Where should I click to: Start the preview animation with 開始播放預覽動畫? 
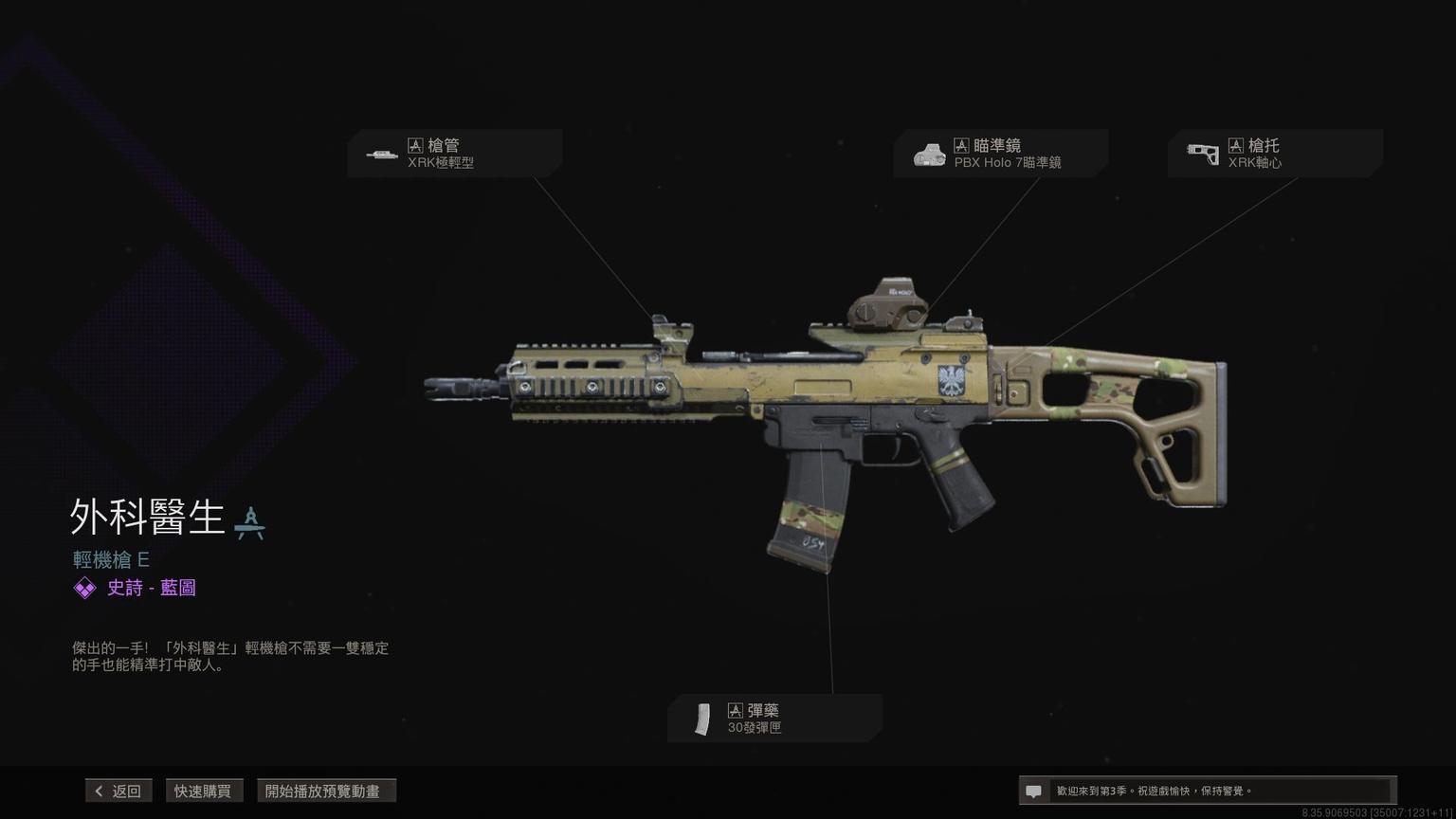coord(325,791)
